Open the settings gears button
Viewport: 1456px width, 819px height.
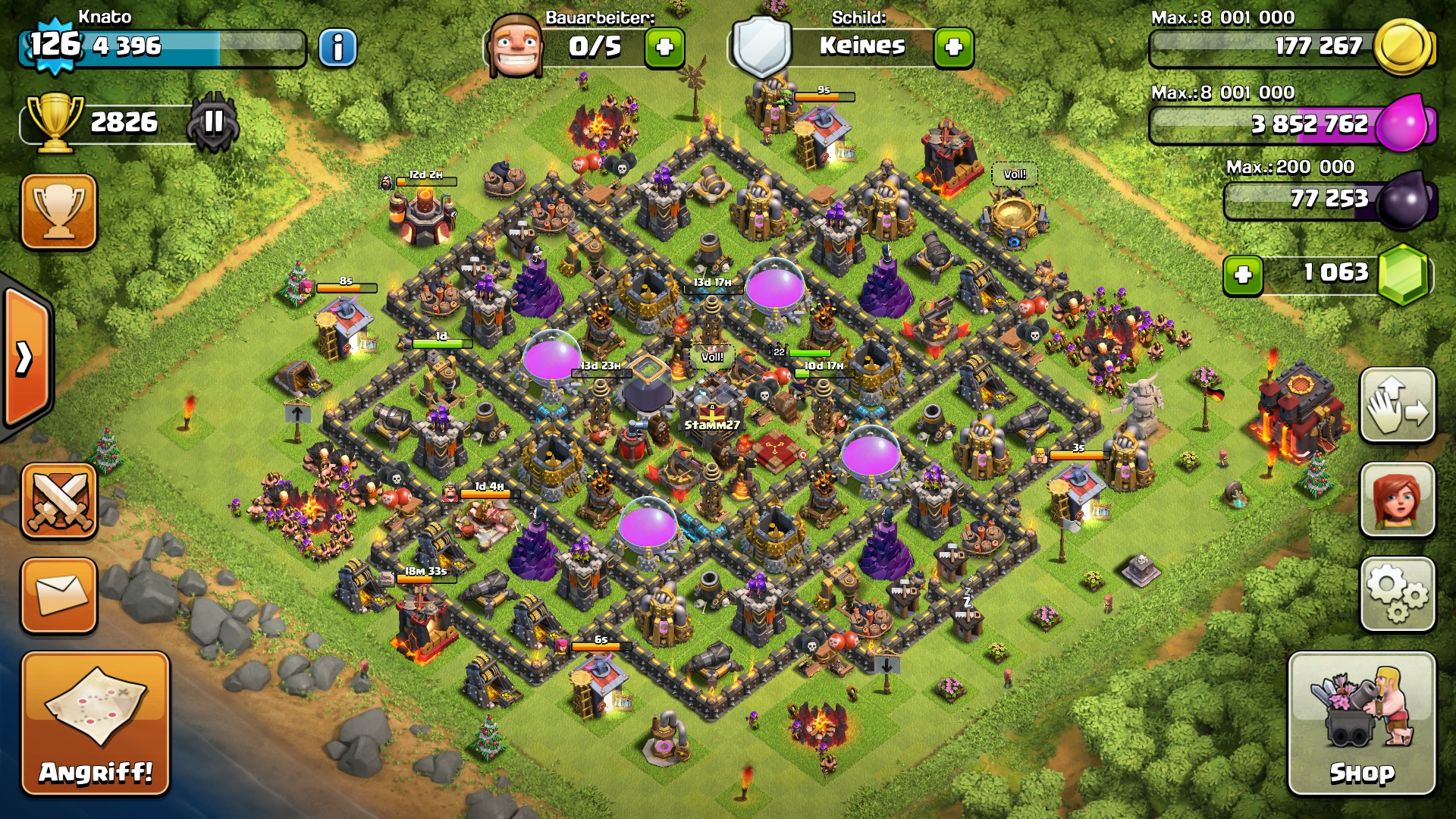point(1397,595)
